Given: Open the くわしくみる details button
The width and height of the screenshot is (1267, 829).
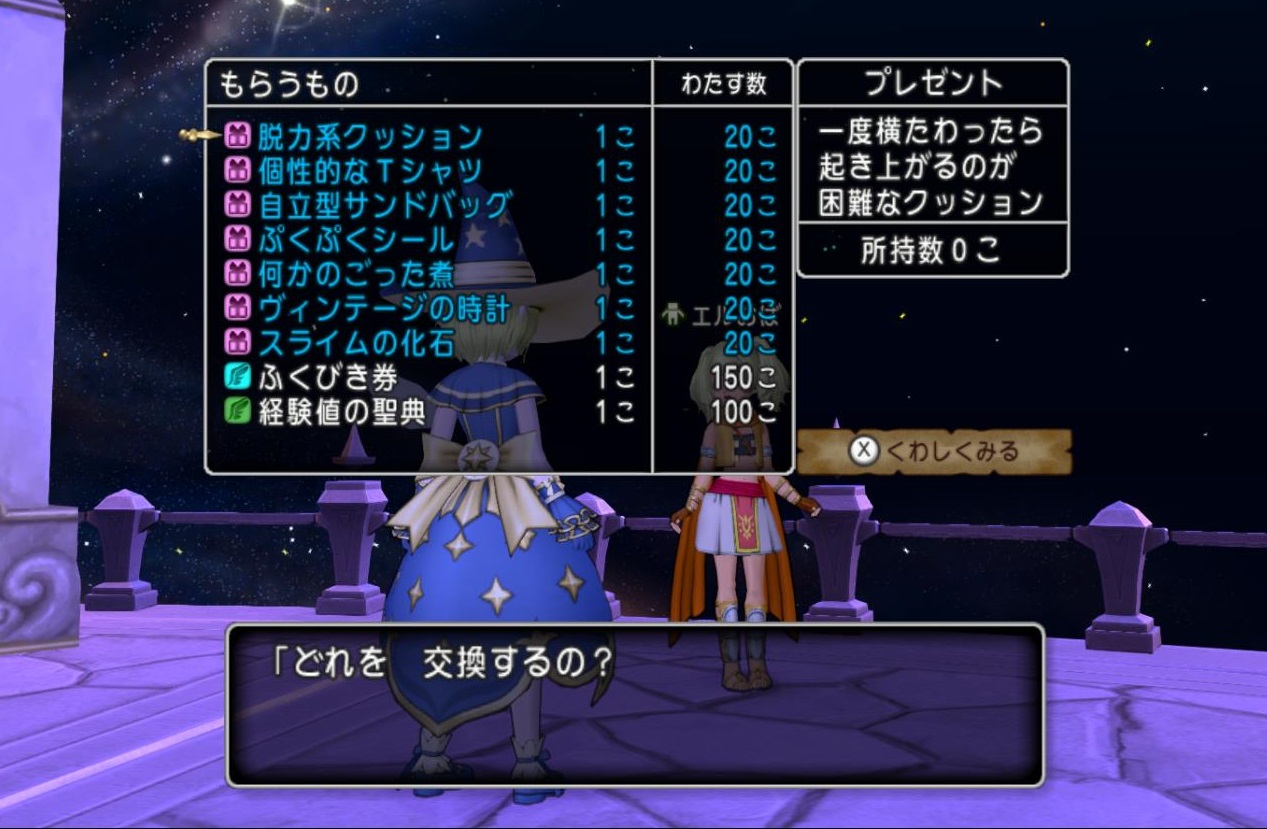Looking at the screenshot, I should 934,451.
